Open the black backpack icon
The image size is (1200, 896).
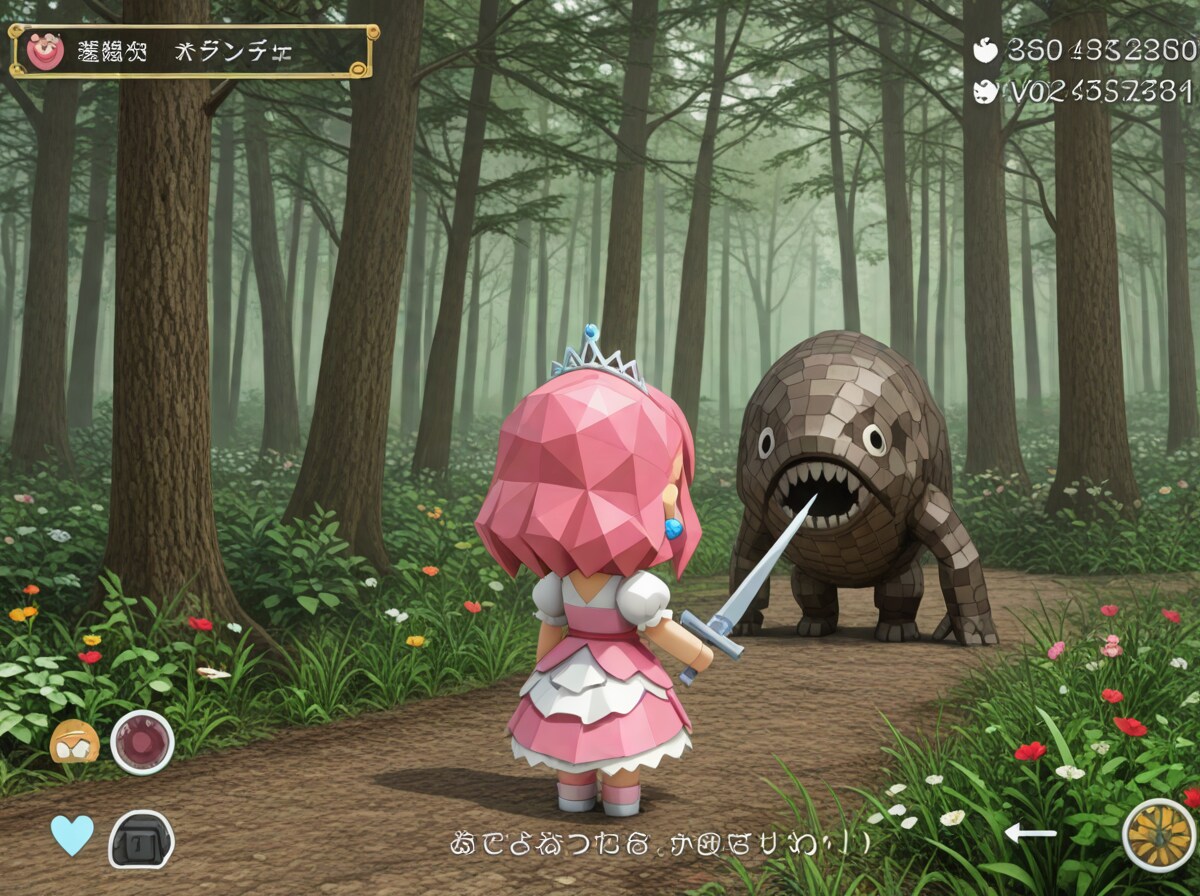(x=141, y=838)
